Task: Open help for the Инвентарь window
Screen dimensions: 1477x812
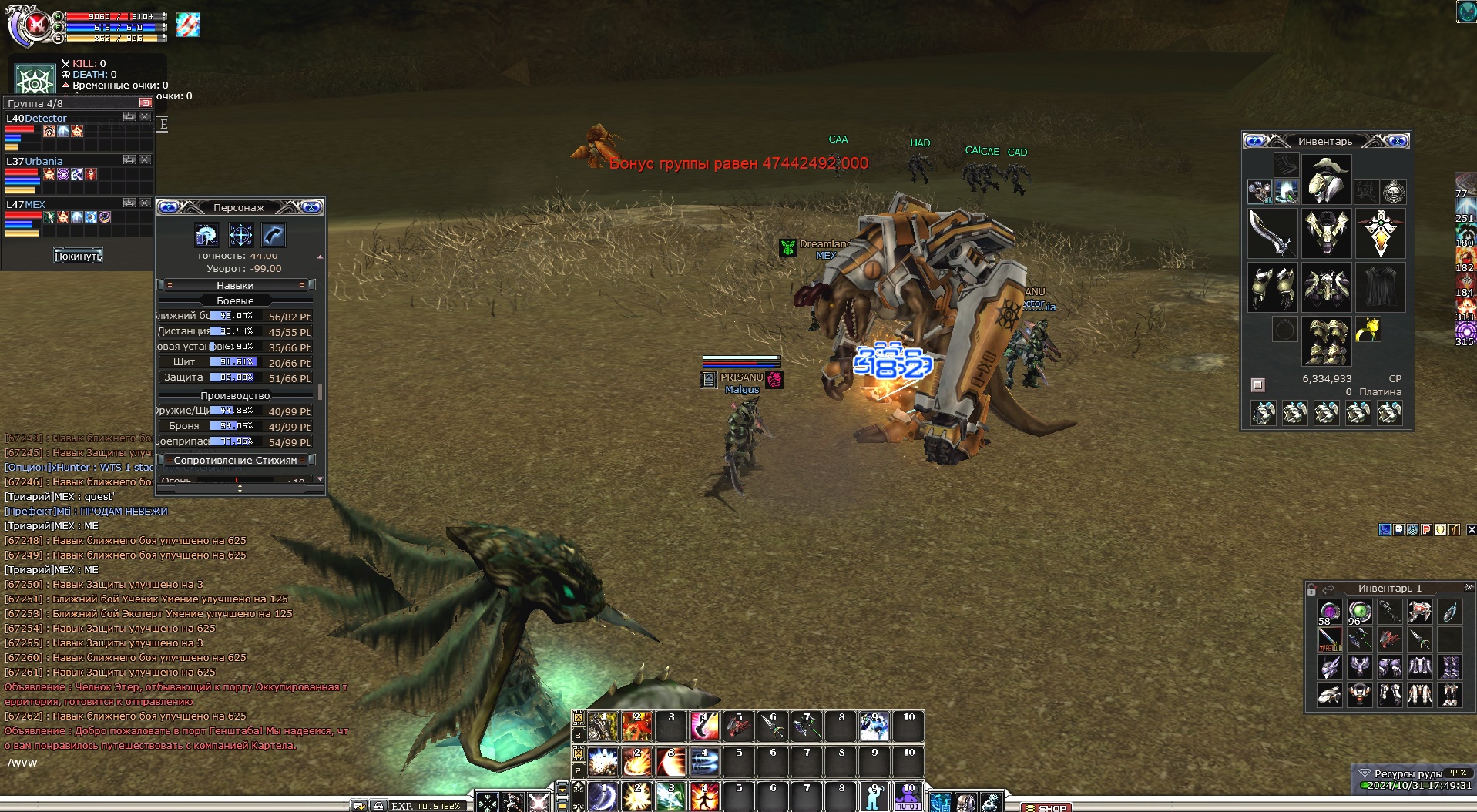Action: pyautogui.click(x=1255, y=141)
